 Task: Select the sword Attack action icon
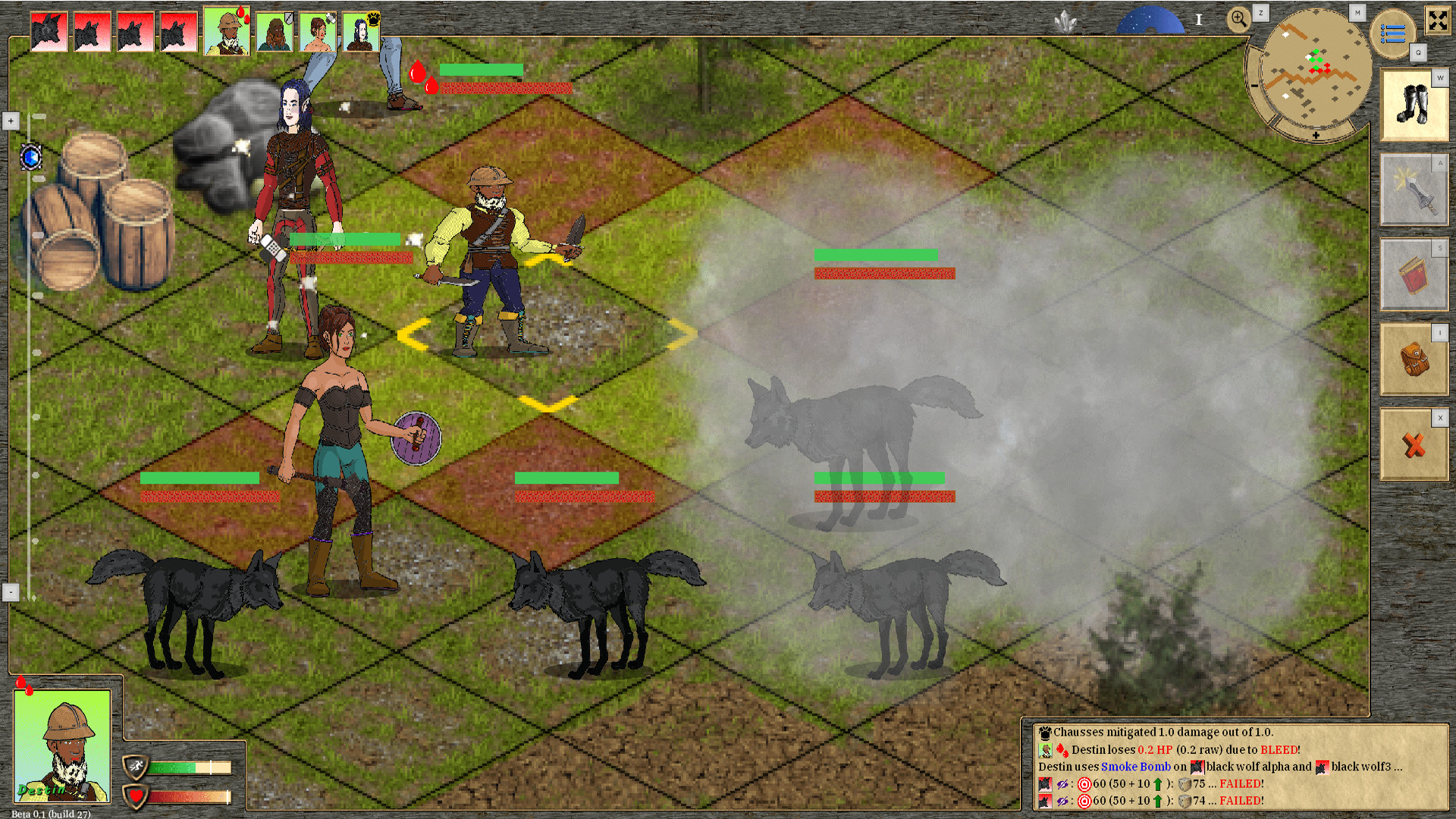[1414, 190]
